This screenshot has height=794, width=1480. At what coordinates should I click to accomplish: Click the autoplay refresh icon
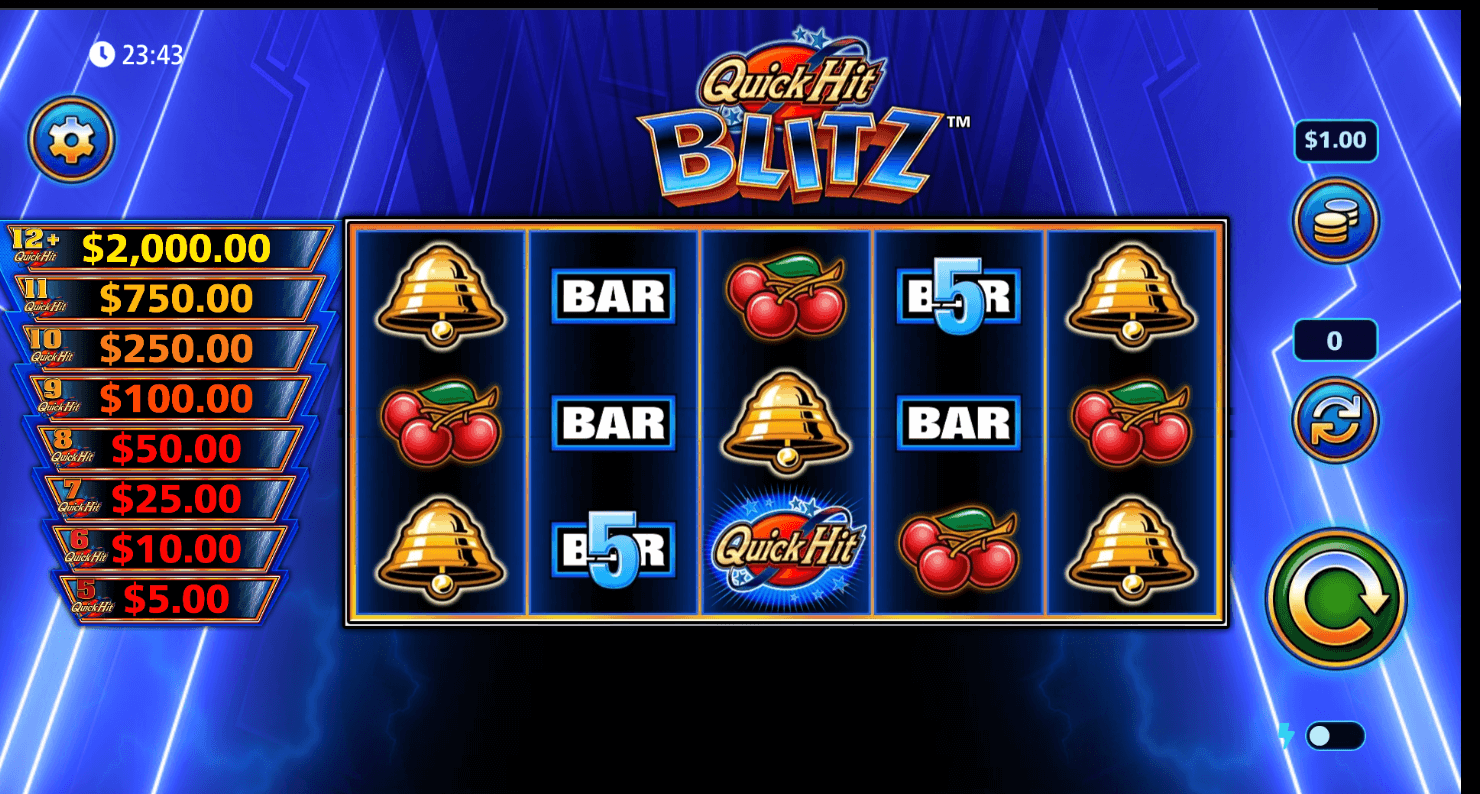point(1334,420)
